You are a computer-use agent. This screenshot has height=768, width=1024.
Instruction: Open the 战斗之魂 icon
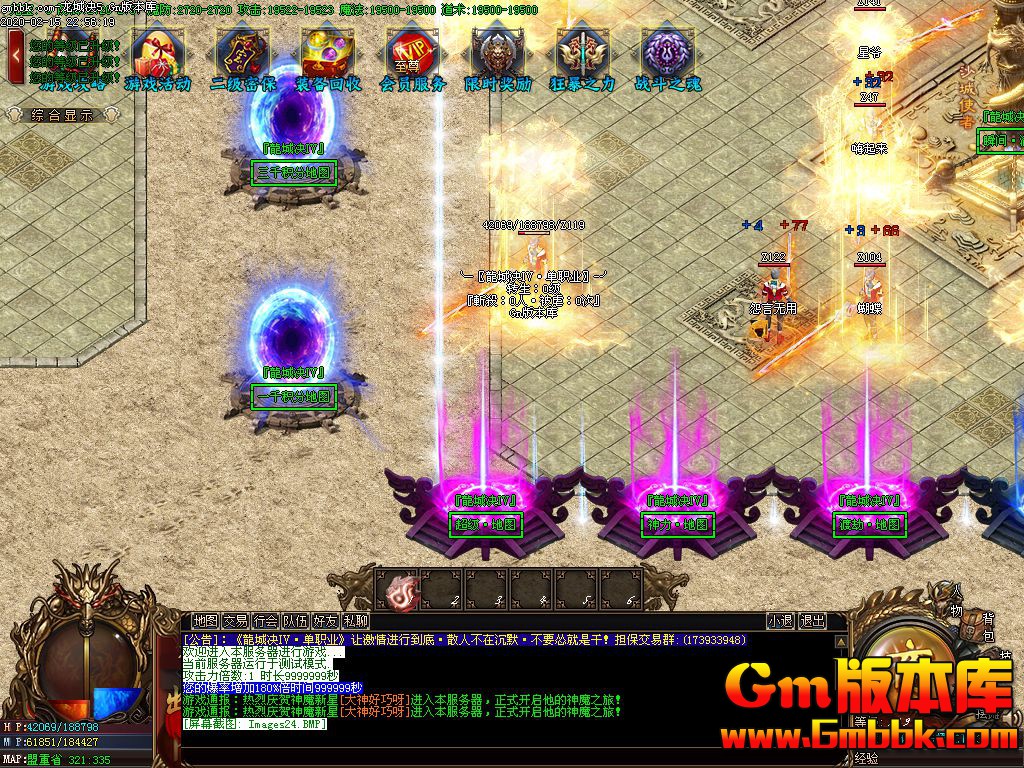click(667, 58)
